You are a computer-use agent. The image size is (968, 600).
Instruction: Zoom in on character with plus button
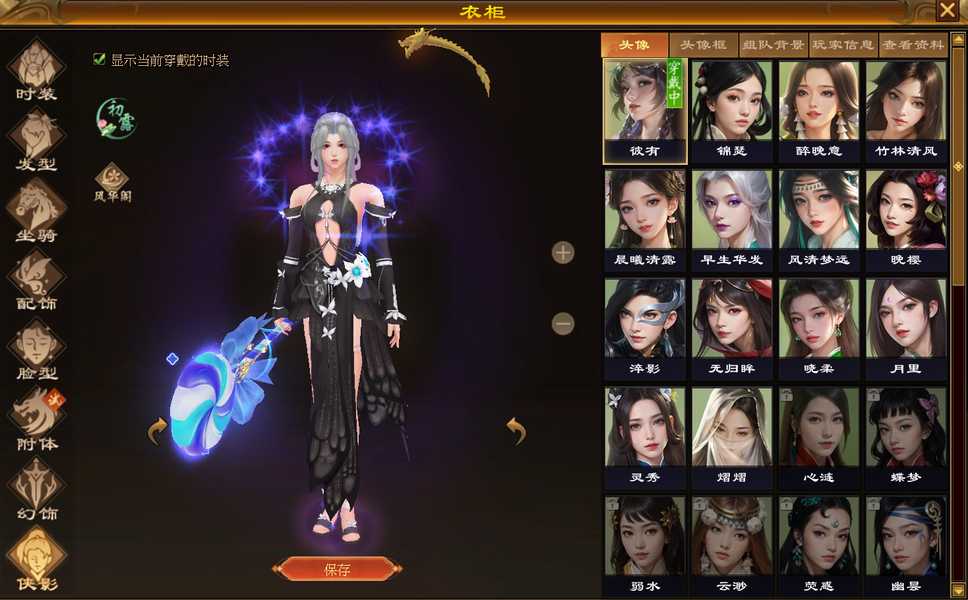click(x=563, y=252)
